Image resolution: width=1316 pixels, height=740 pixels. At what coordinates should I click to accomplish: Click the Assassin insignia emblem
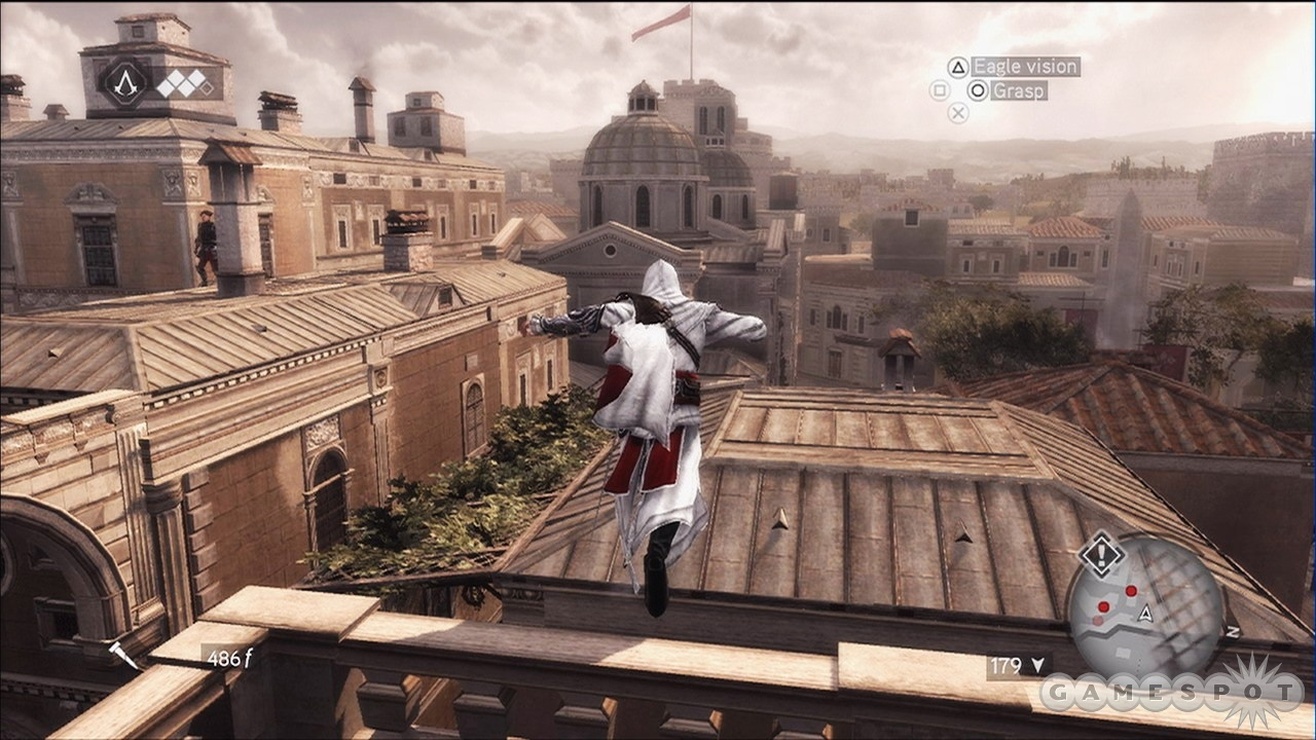pyautogui.click(x=126, y=83)
